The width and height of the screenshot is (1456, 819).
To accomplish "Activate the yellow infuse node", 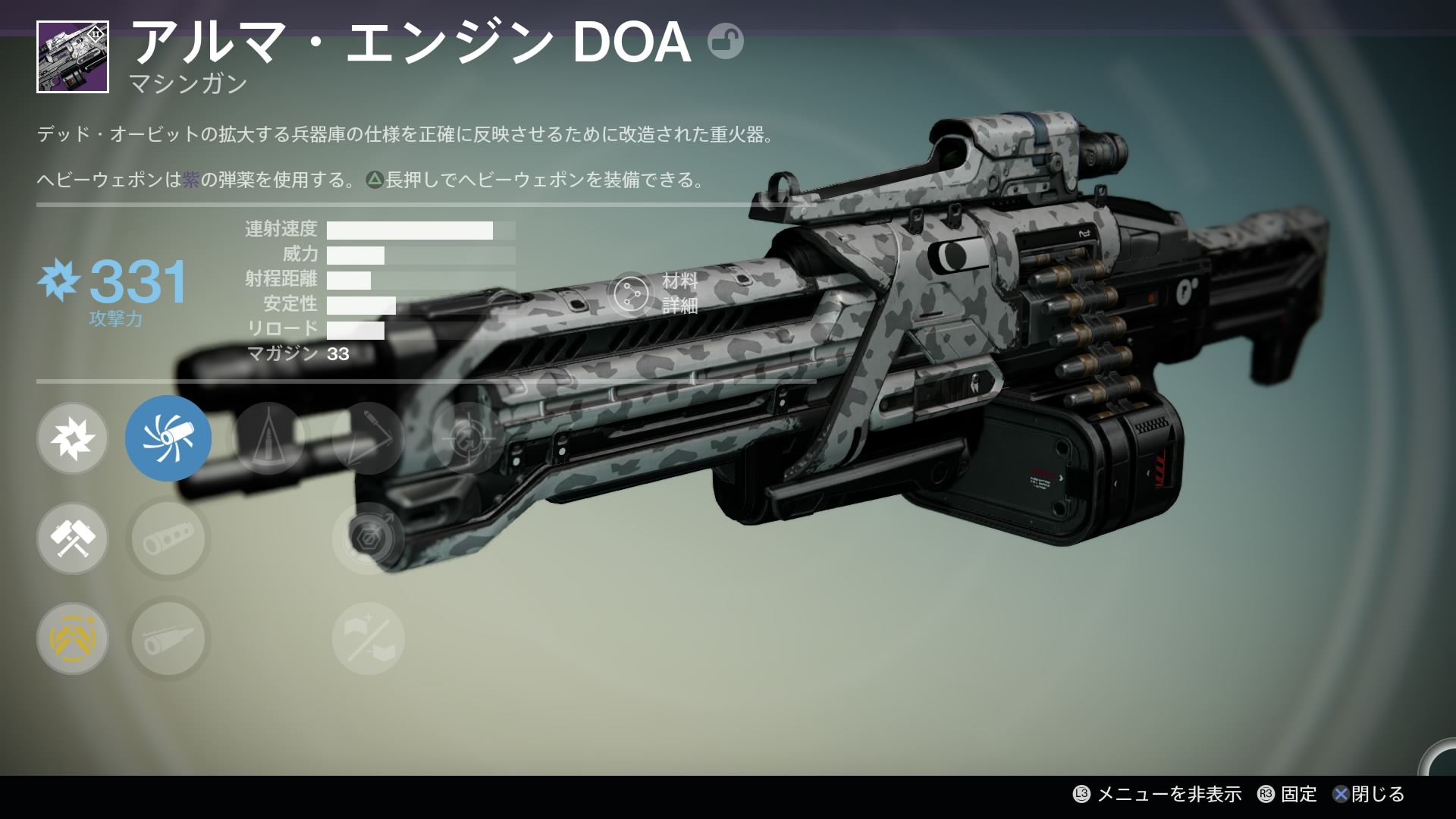I will click(x=73, y=639).
